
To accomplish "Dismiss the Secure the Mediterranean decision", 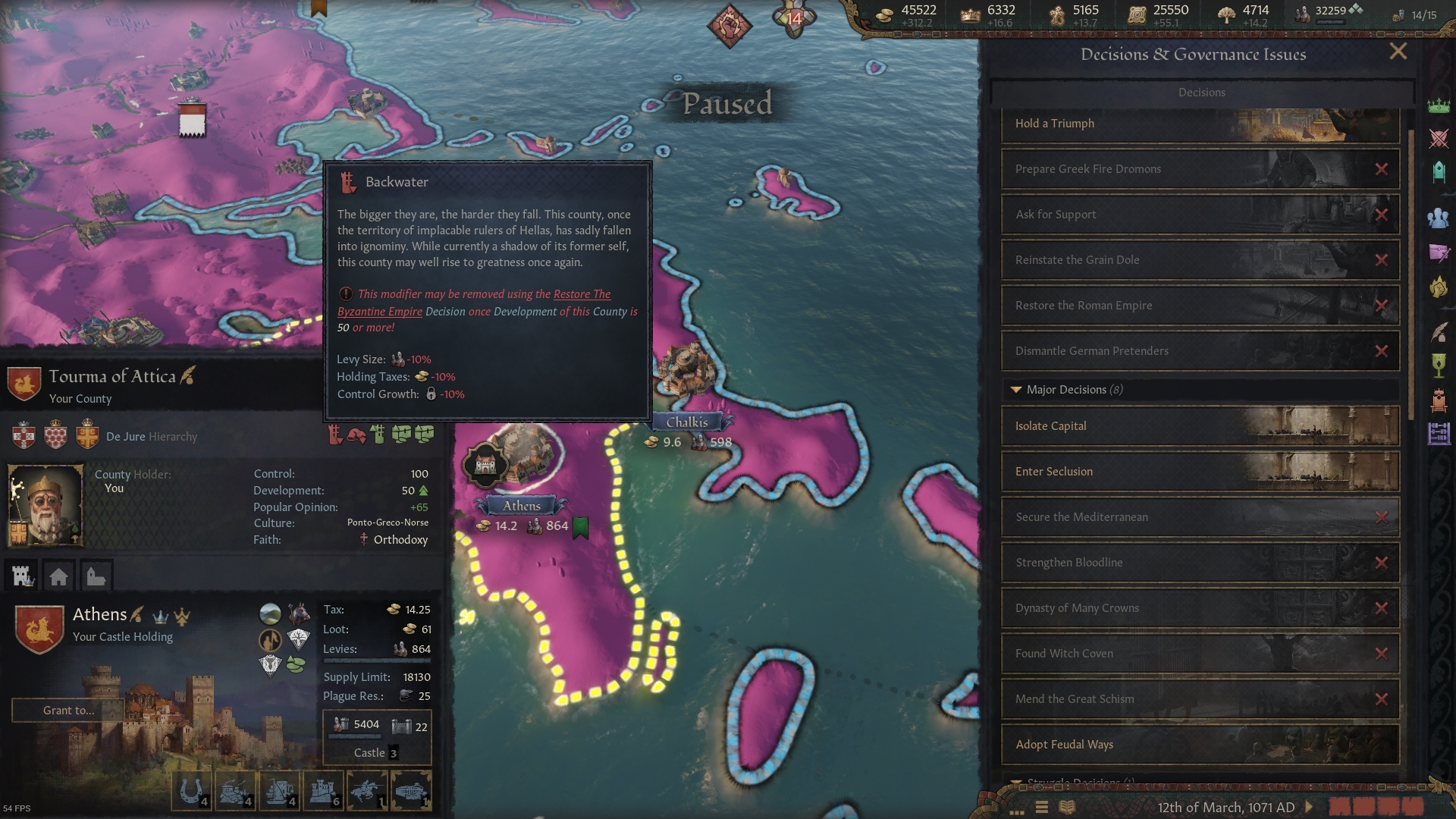I will coord(1382,517).
